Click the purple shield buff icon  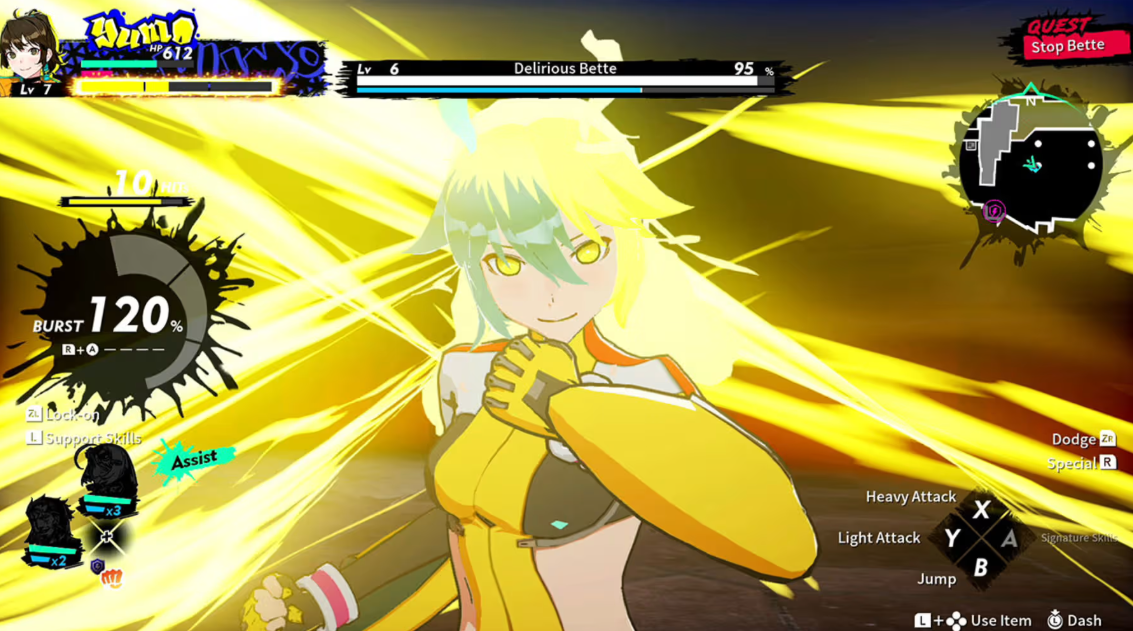(x=97, y=566)
